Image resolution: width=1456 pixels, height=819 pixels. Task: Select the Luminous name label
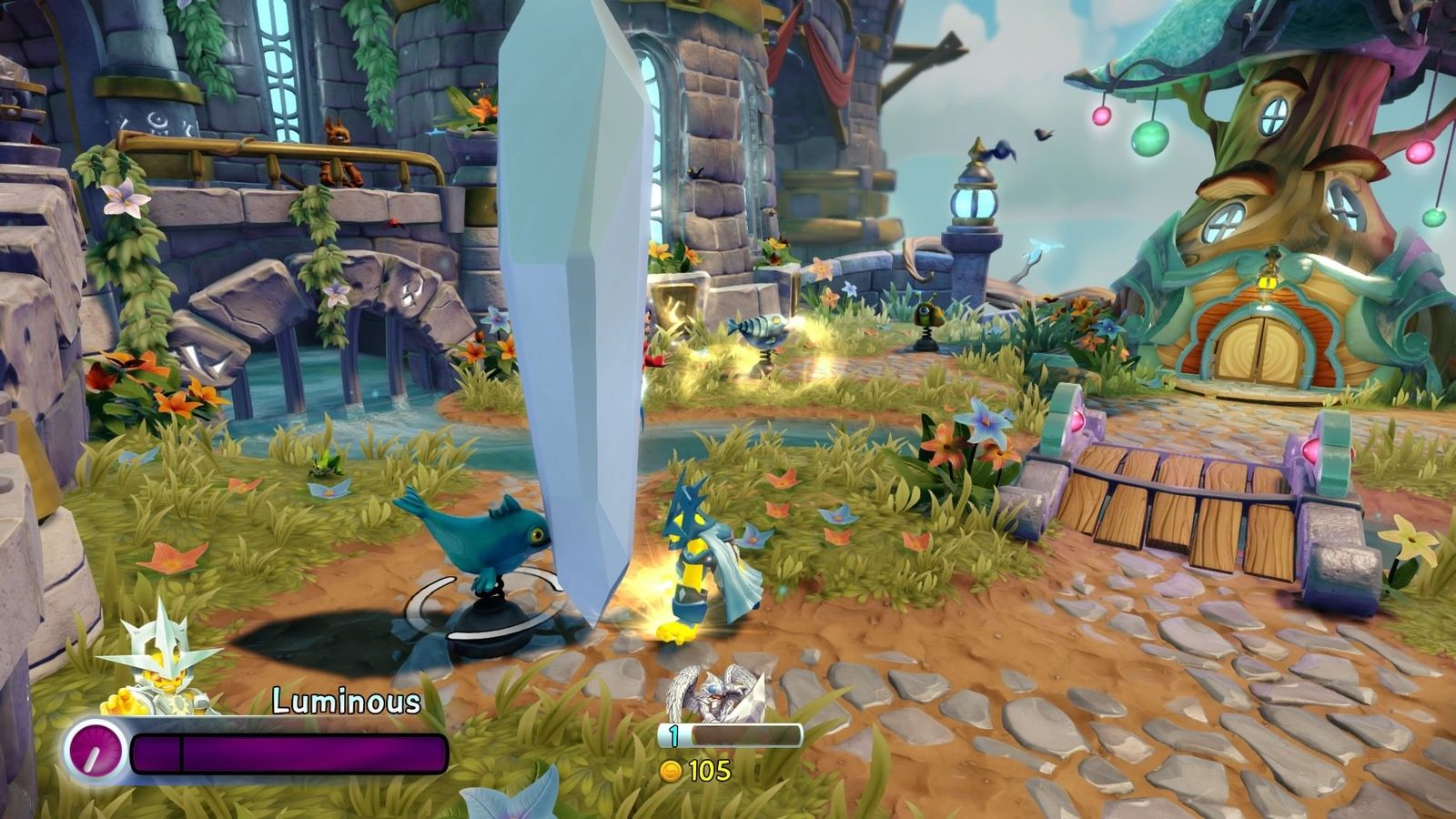click(346, 702)
